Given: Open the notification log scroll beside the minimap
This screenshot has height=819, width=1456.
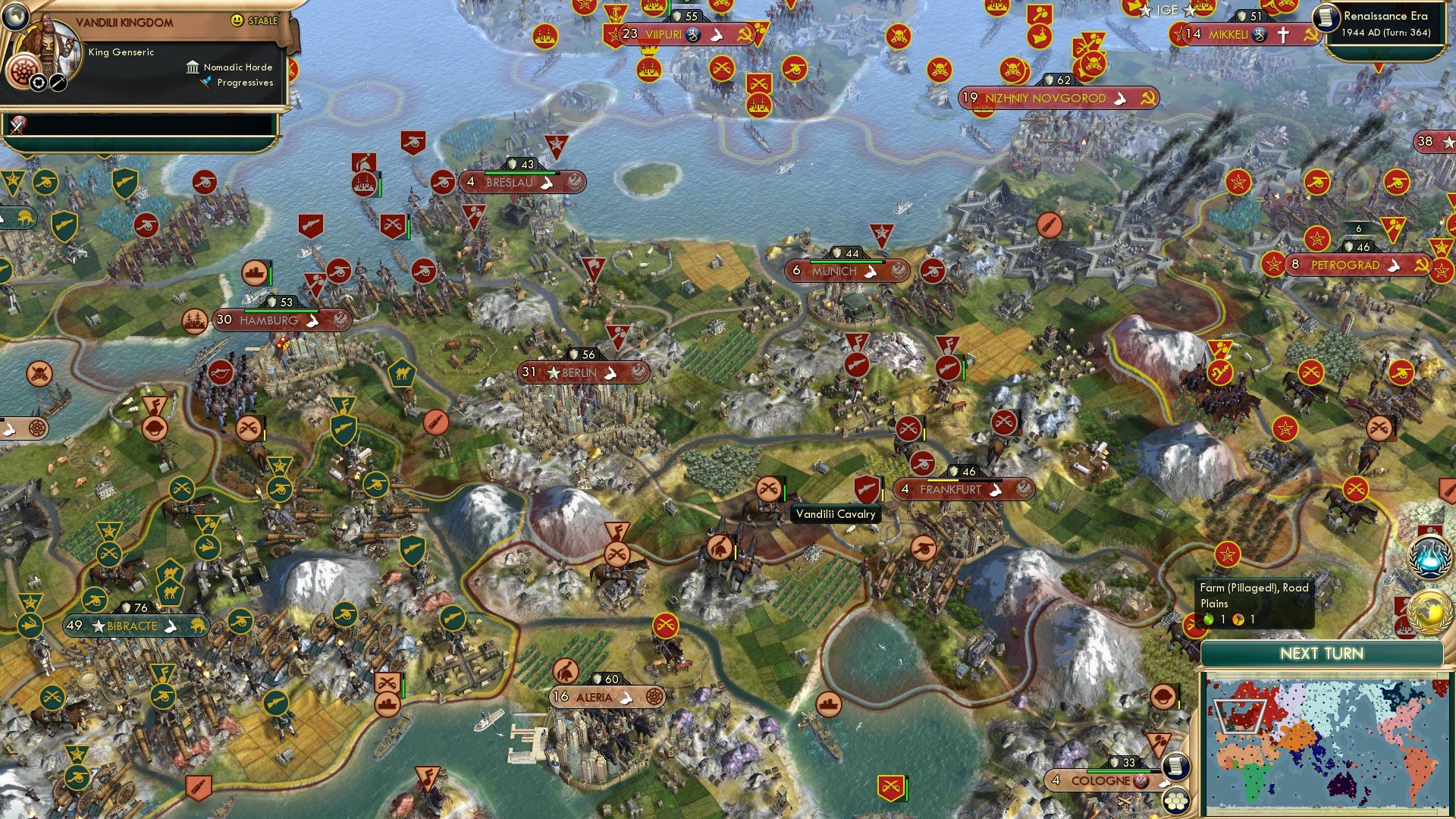Looking at the screenshot, I should tap(1175, 767).
